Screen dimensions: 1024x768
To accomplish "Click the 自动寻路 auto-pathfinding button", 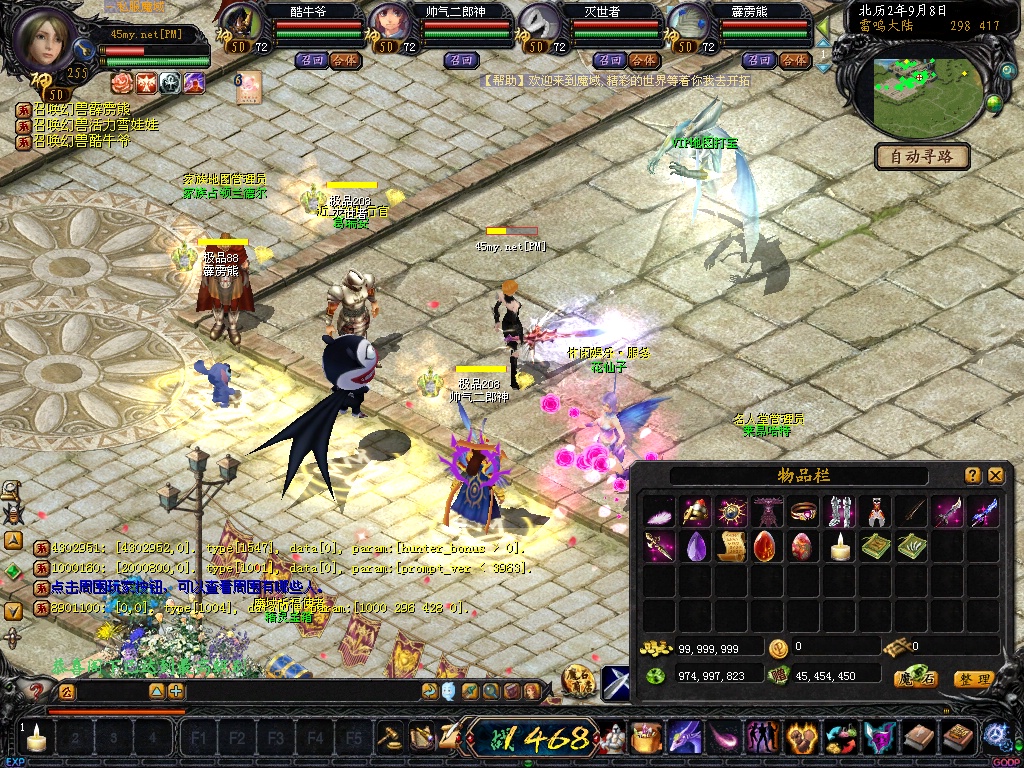I will tap(922, 156).
